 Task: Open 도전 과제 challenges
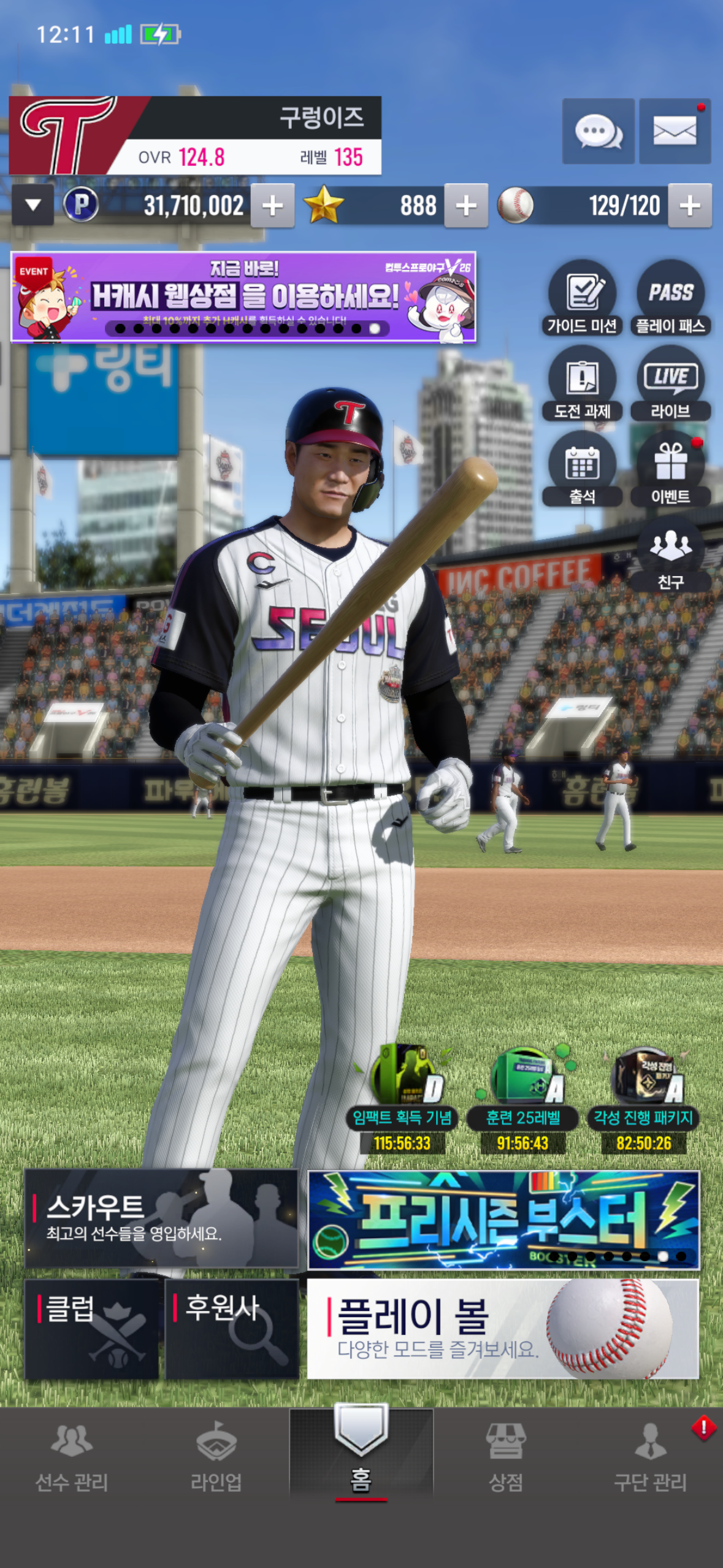tap(582, 384)
